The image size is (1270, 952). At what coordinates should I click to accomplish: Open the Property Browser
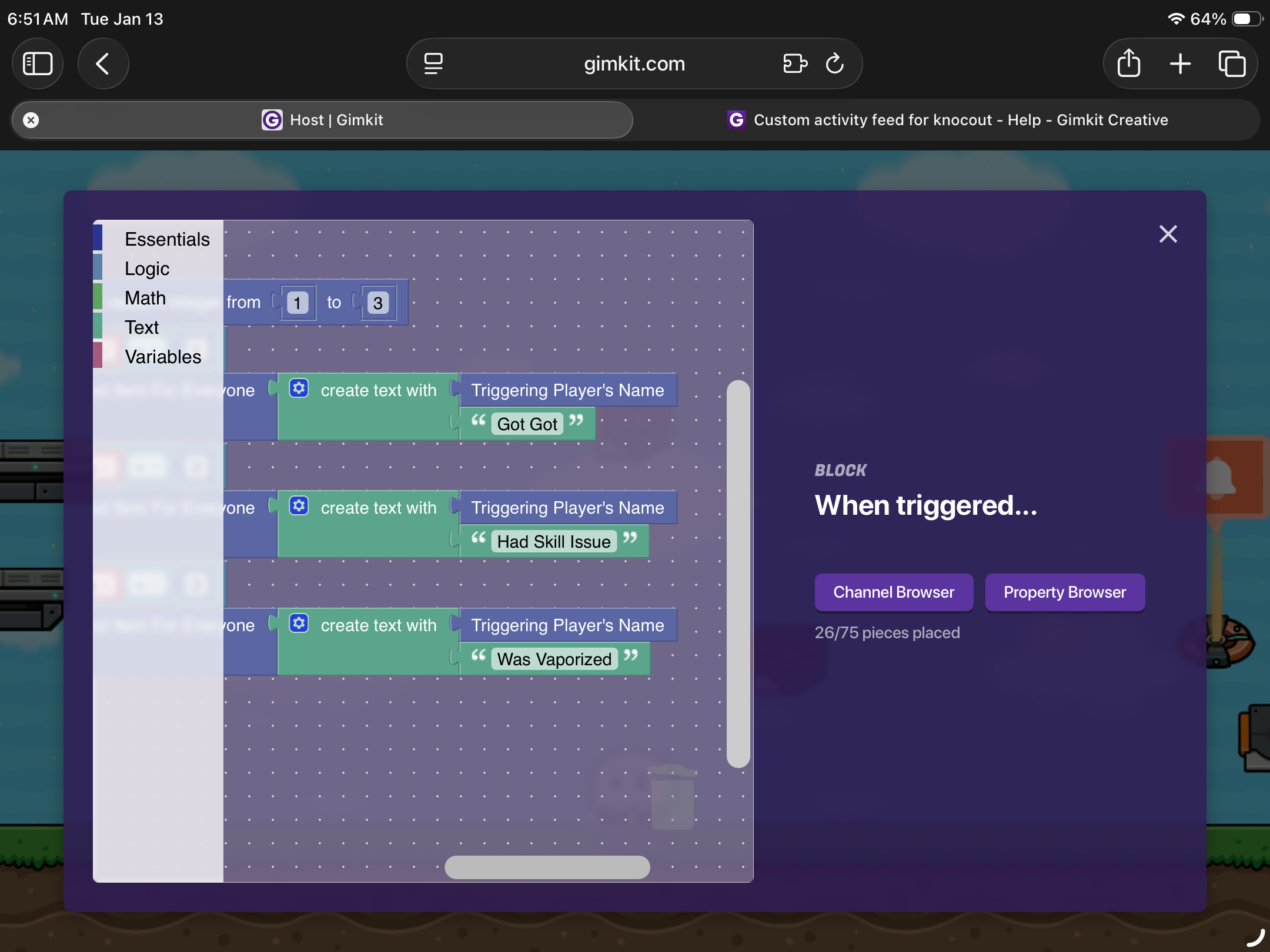(x=1064, y=592)
